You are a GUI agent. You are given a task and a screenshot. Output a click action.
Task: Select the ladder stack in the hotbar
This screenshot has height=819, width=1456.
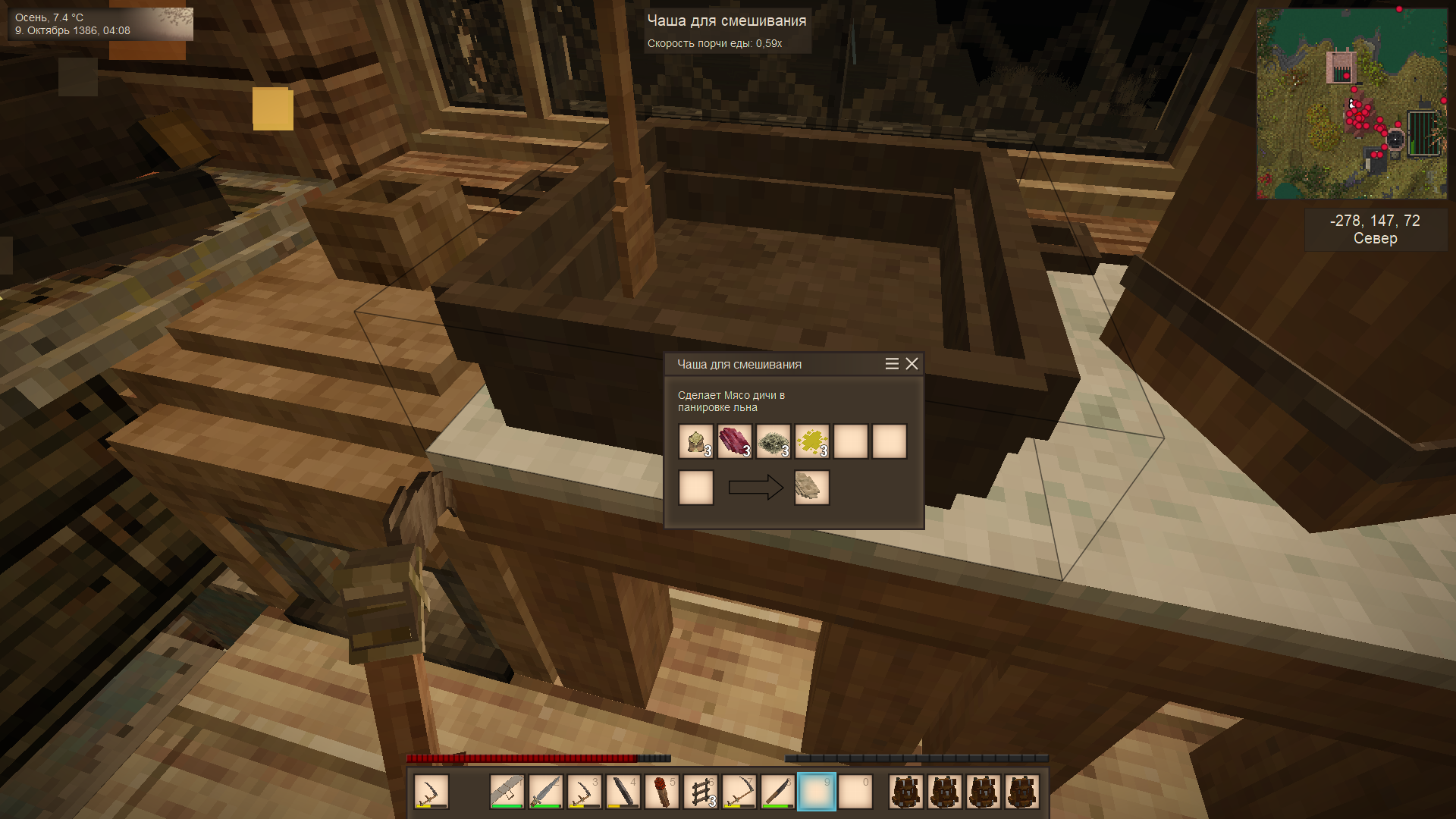pos(700,792)
